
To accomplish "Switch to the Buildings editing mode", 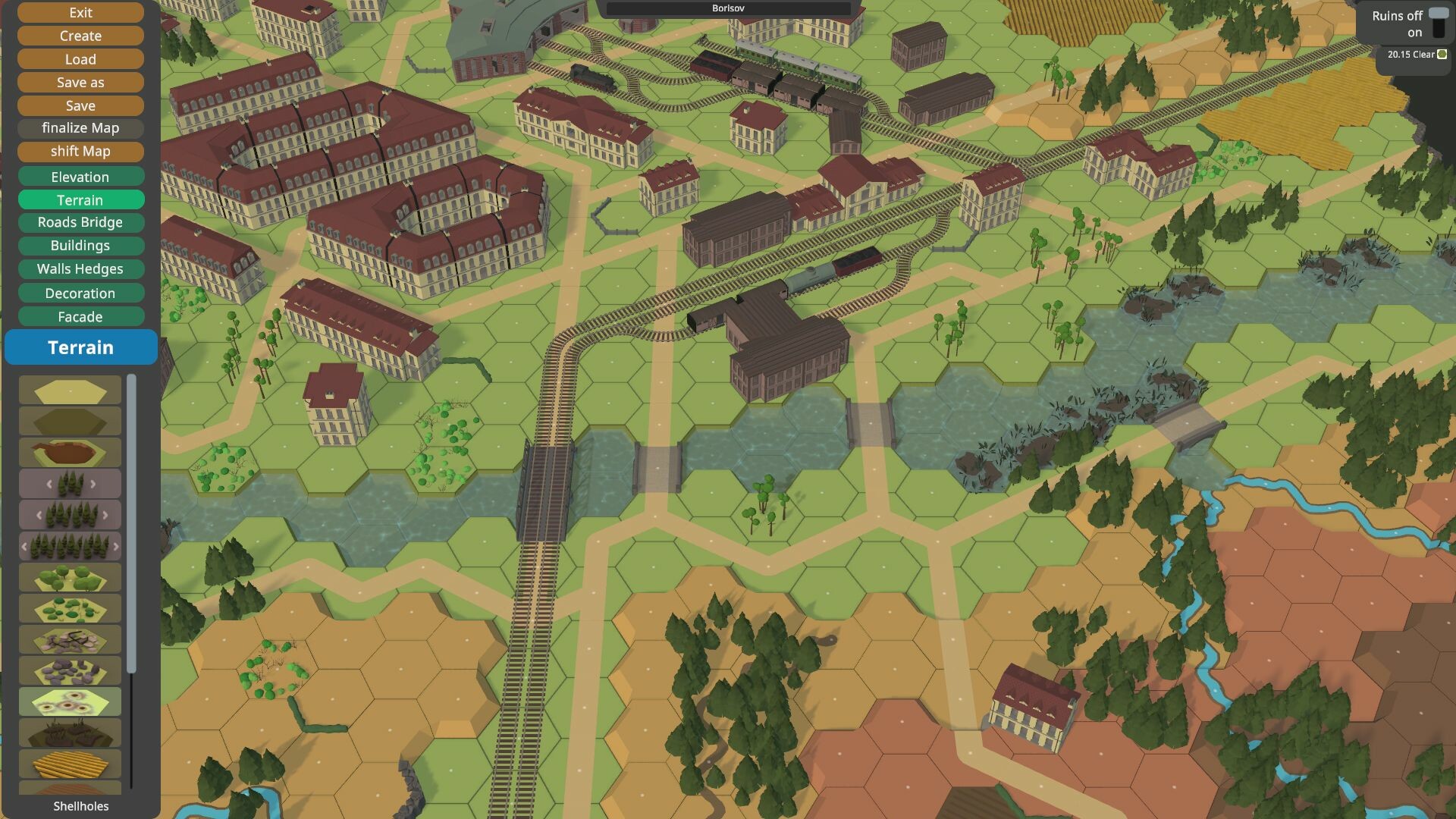I will [x=80, y=246].
